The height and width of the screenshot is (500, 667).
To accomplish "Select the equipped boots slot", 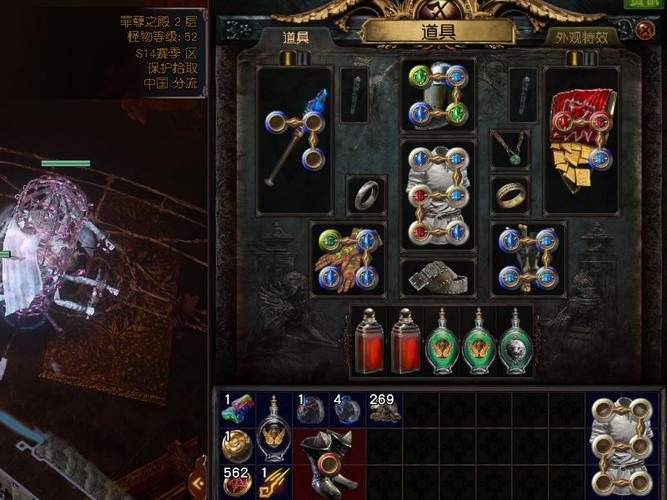I will pos(530,258).
